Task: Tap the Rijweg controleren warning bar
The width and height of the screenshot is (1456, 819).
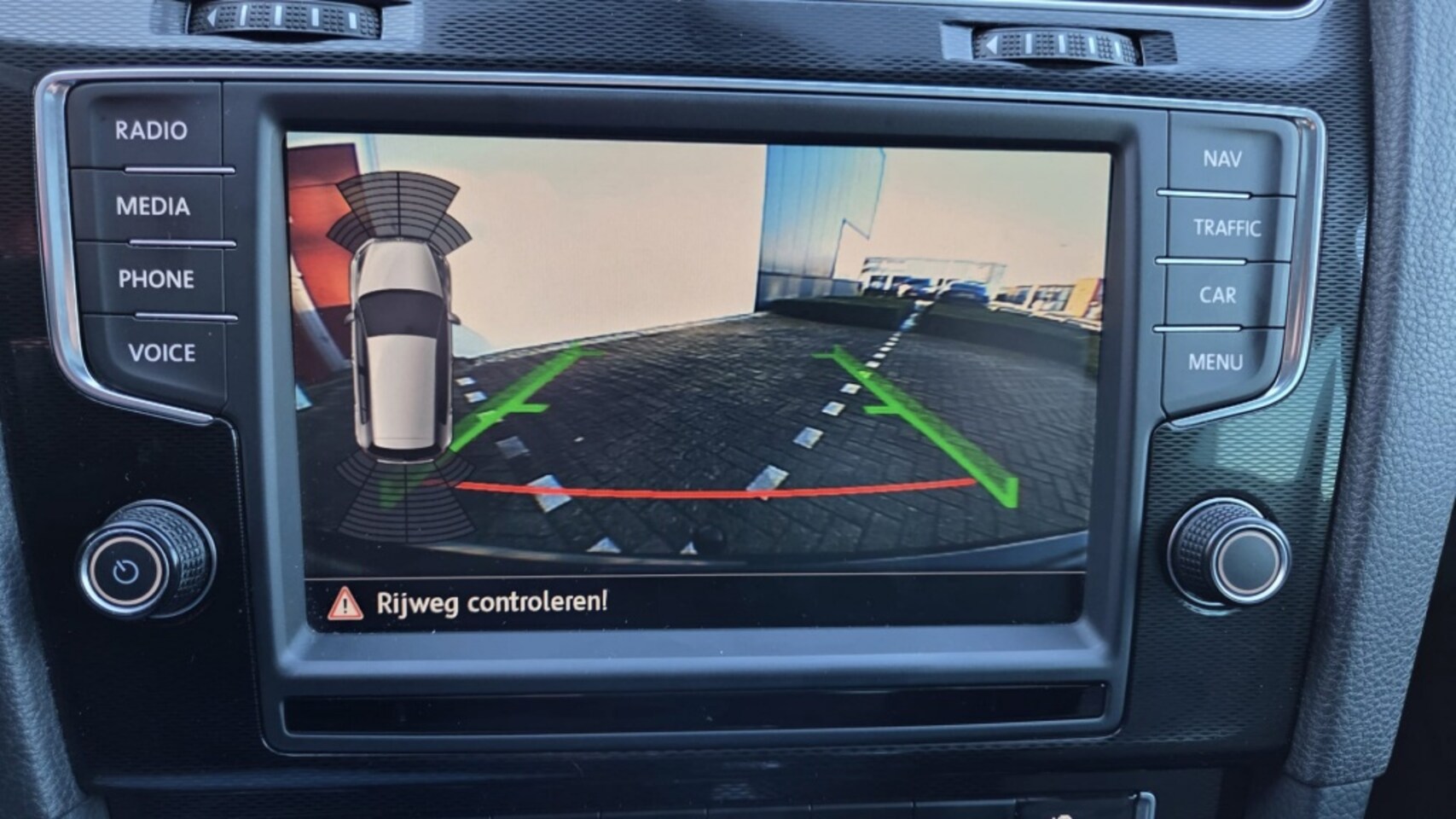Action: click(x=695, y=602)
